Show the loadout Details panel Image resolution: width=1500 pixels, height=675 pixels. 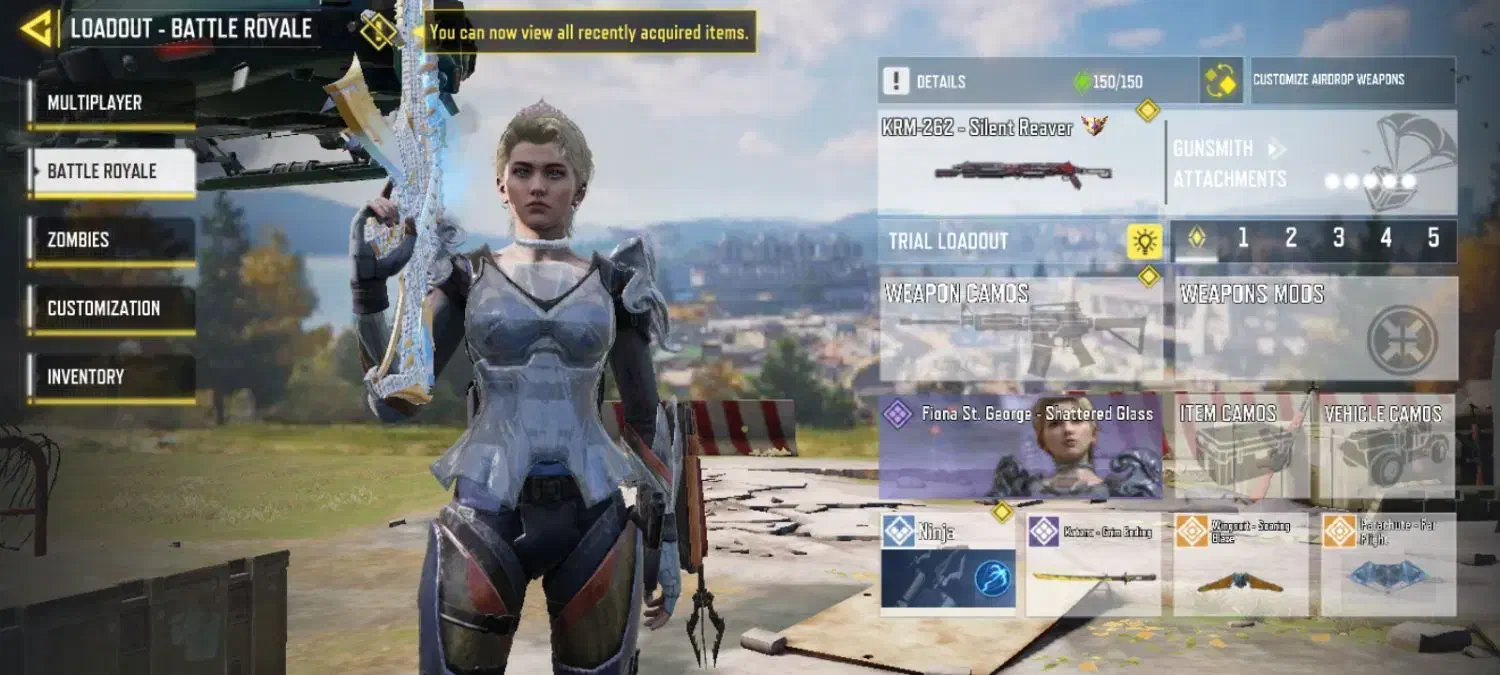[x=1035, y=81]
